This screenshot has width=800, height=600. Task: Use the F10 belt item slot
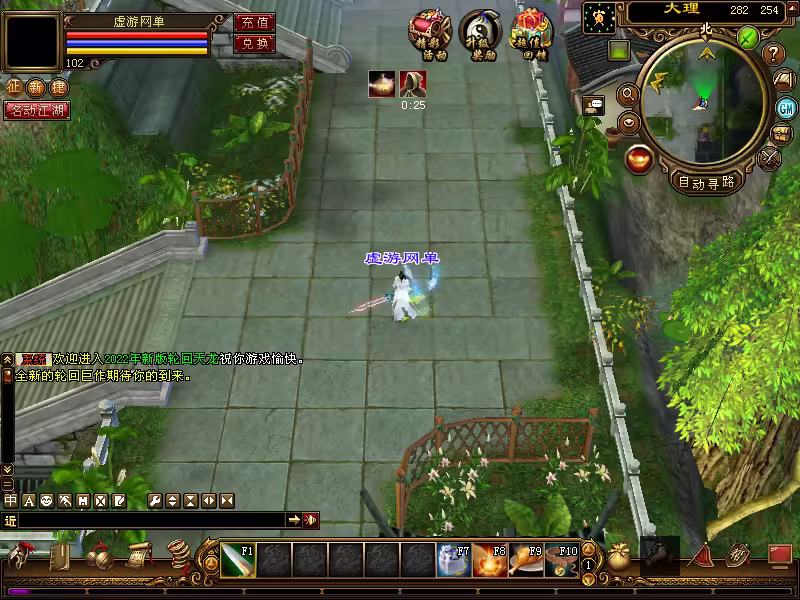point(562,559)
